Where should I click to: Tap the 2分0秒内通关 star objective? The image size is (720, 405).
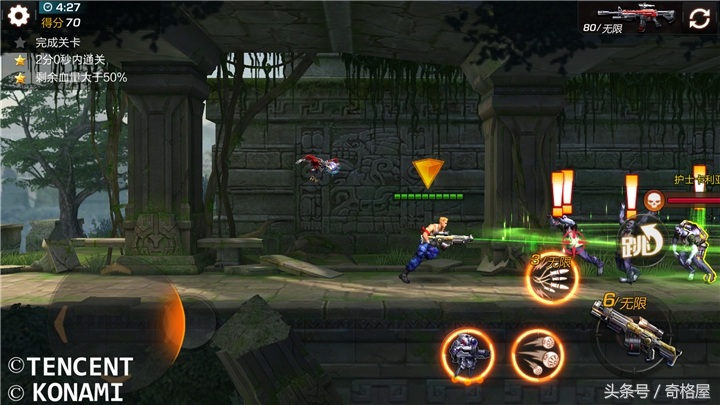(x=69, y=60)
